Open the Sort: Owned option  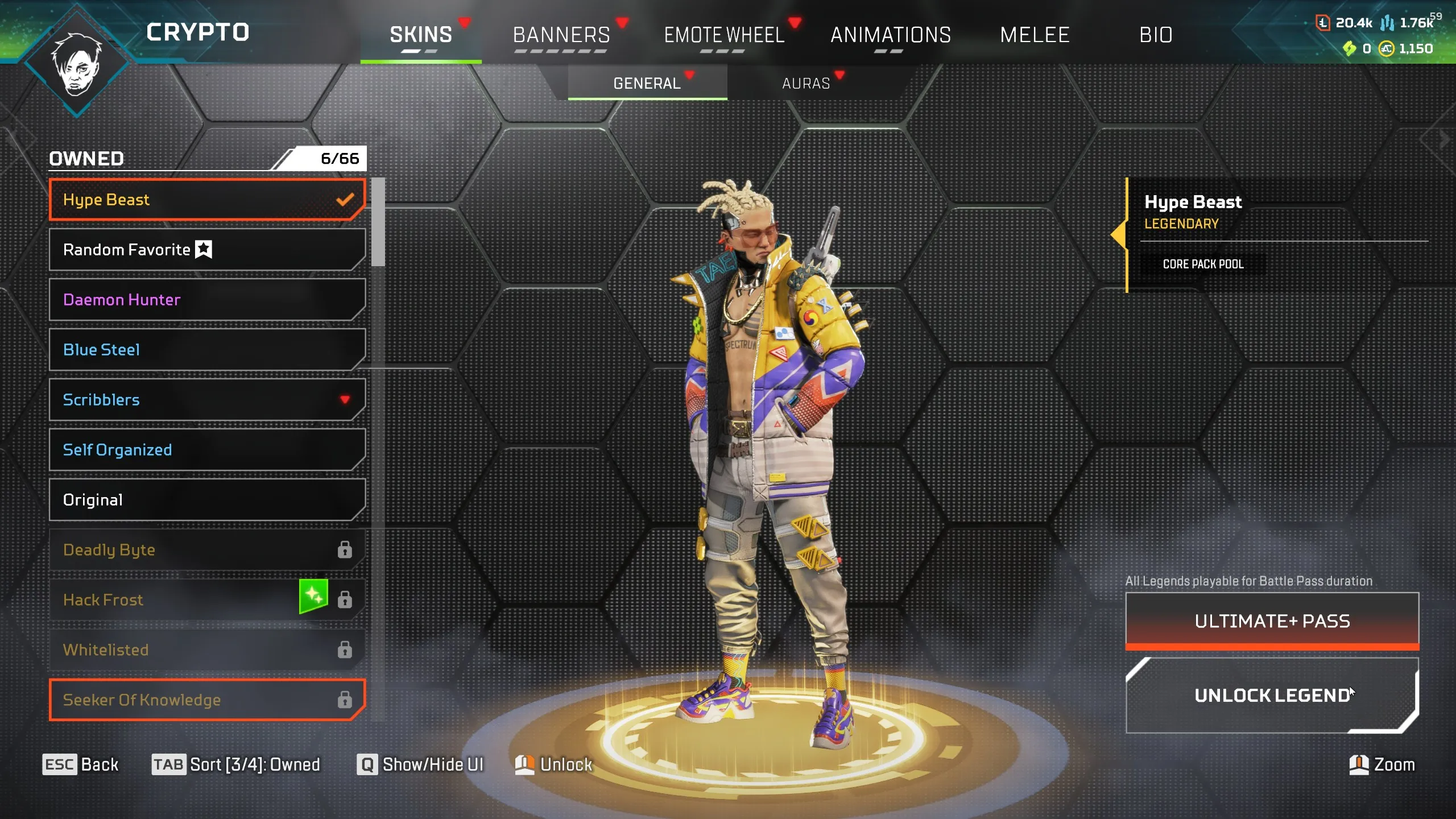(238, 764)
